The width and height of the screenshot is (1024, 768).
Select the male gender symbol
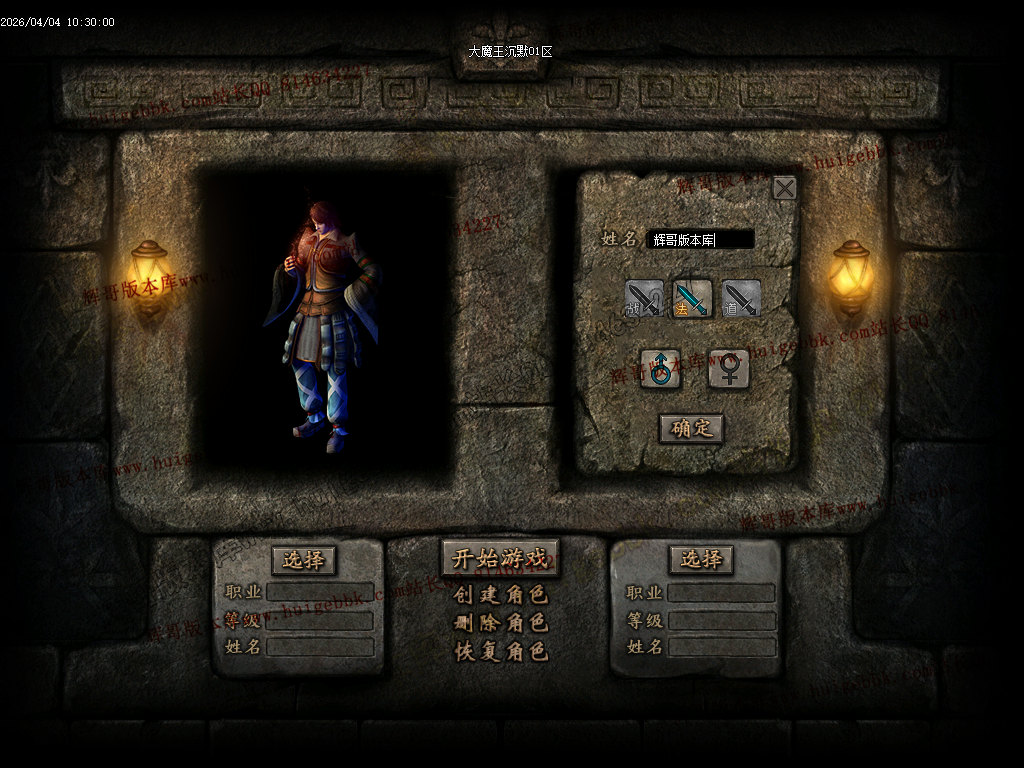[660, 369]
